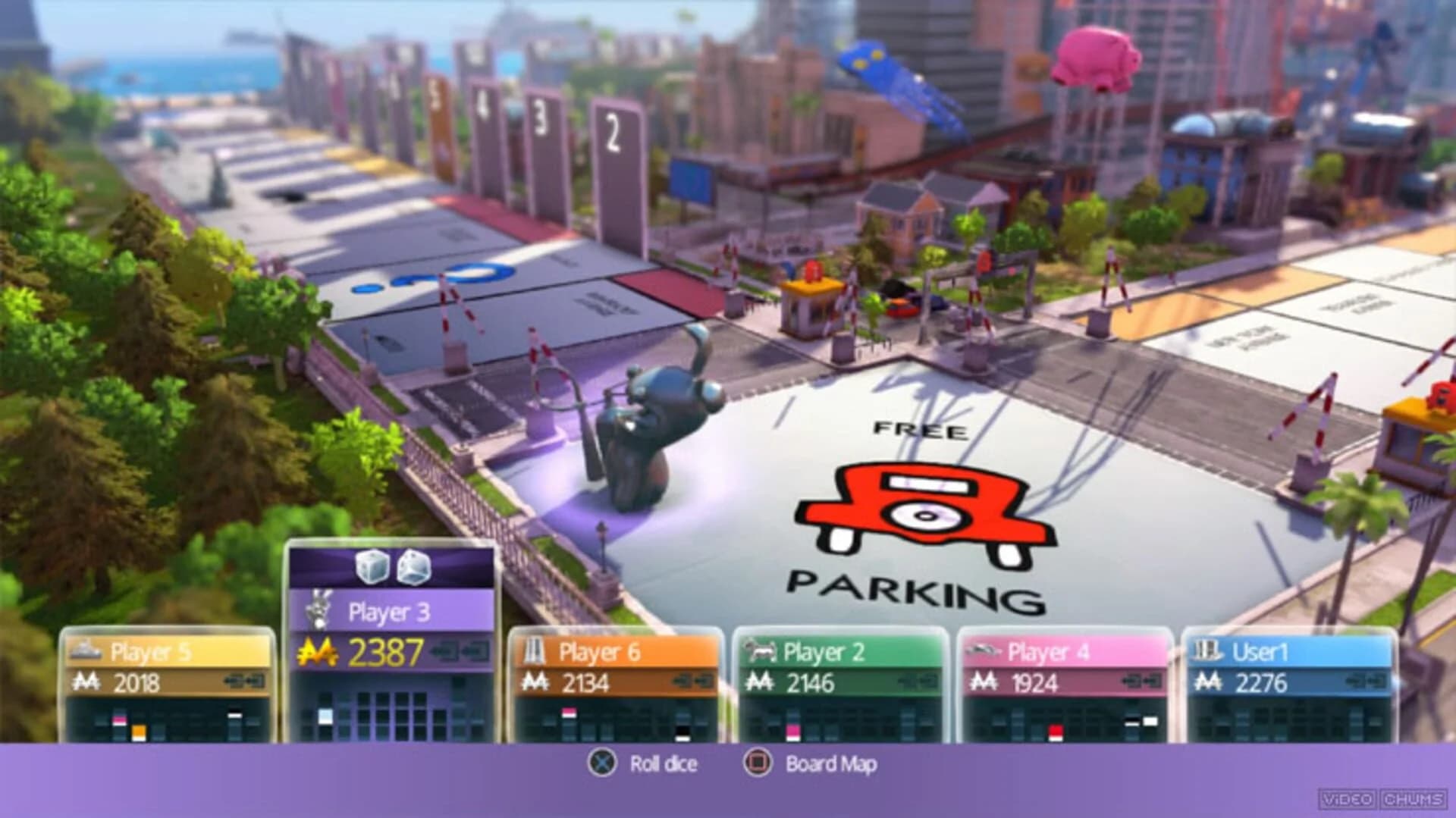Select the battleship token icon on Player 5's panel
Screen dimensions: 1456x818
tap(87, 648)
